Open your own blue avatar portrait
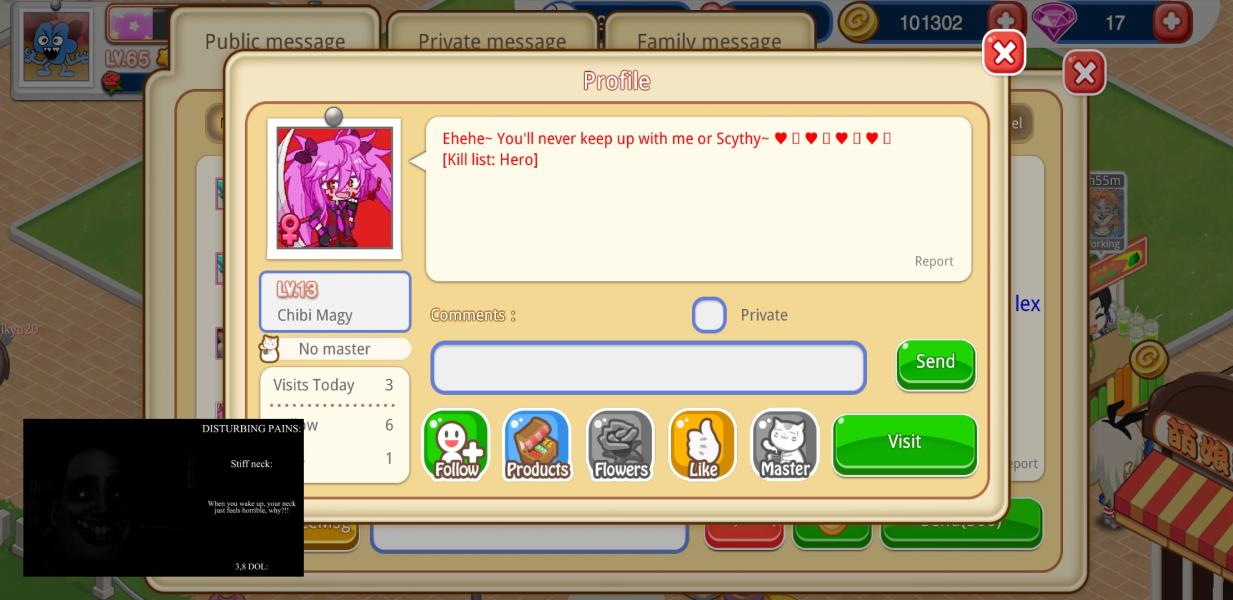The width and height of the screenshot is (1233, 600). pyautogui.click(x=55, y=45)
